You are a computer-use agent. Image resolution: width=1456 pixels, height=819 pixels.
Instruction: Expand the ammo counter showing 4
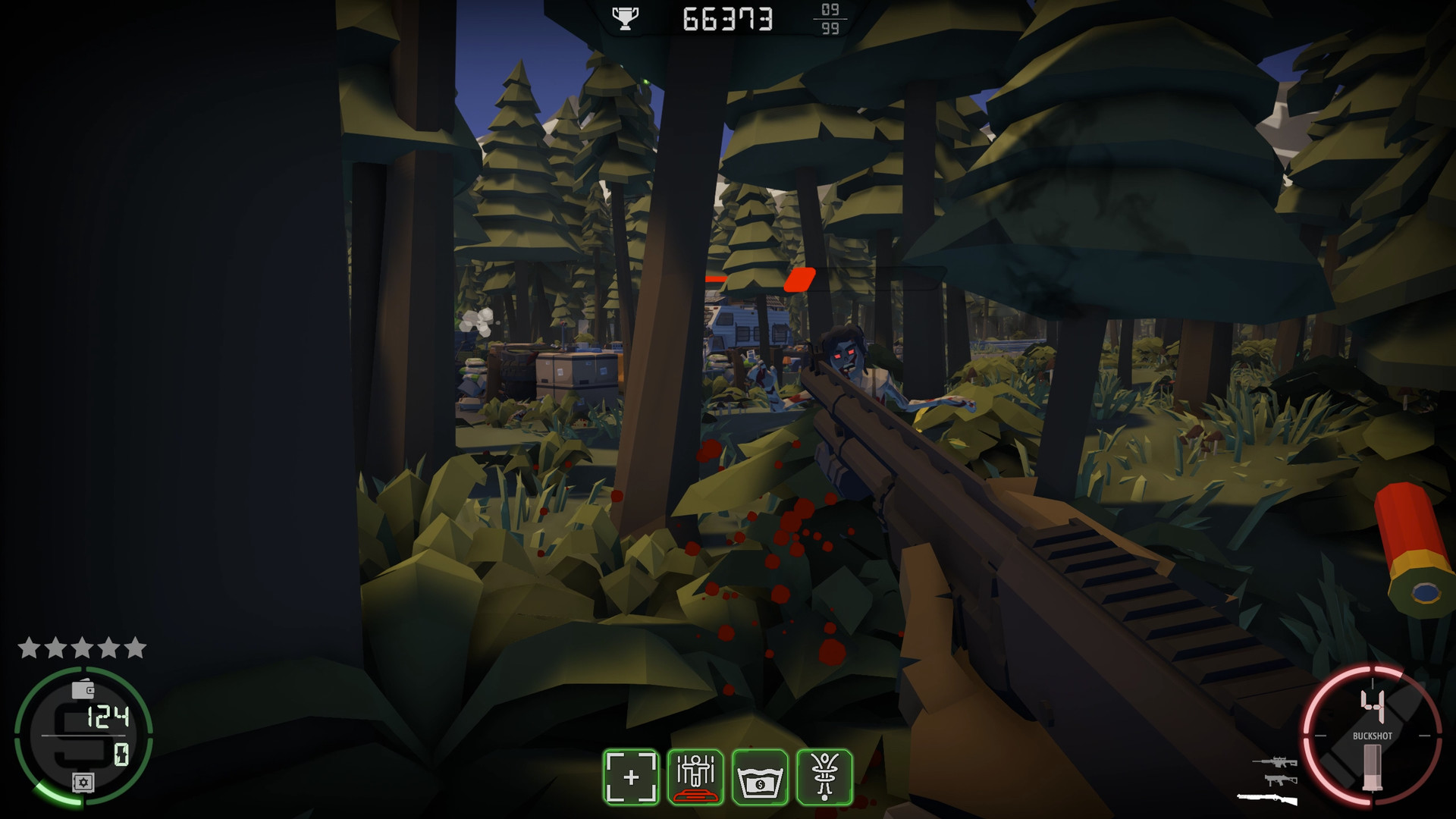[x=1373, y=705]
